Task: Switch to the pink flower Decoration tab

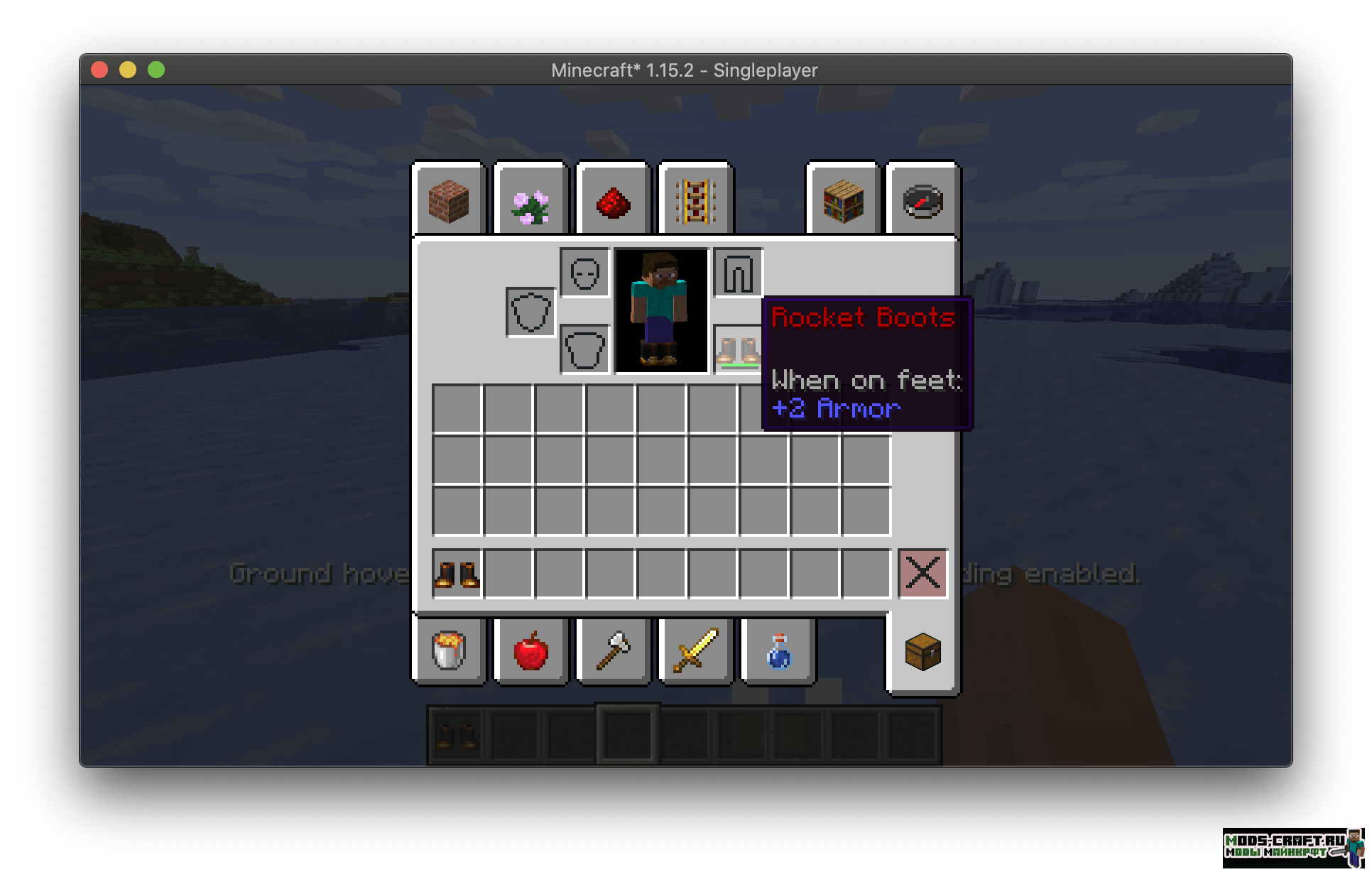Action: point(530,203)
